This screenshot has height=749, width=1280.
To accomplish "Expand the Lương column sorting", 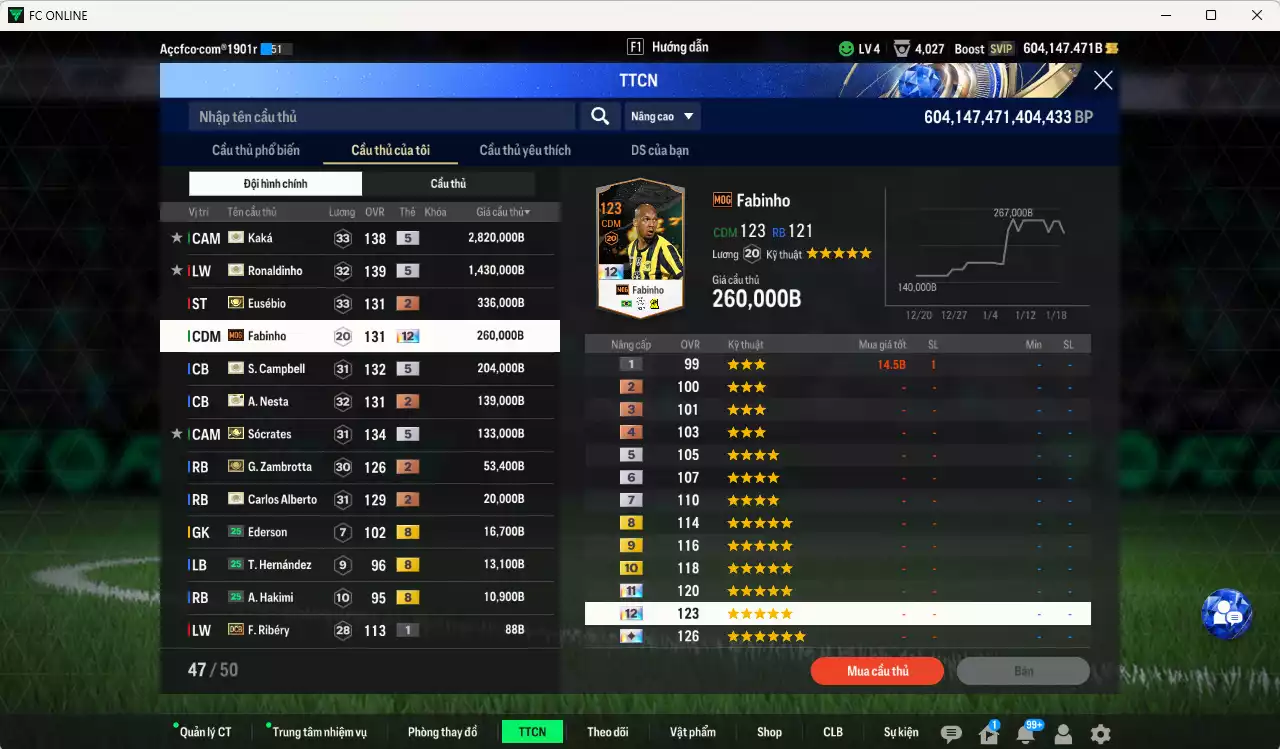I will (341, 211).
